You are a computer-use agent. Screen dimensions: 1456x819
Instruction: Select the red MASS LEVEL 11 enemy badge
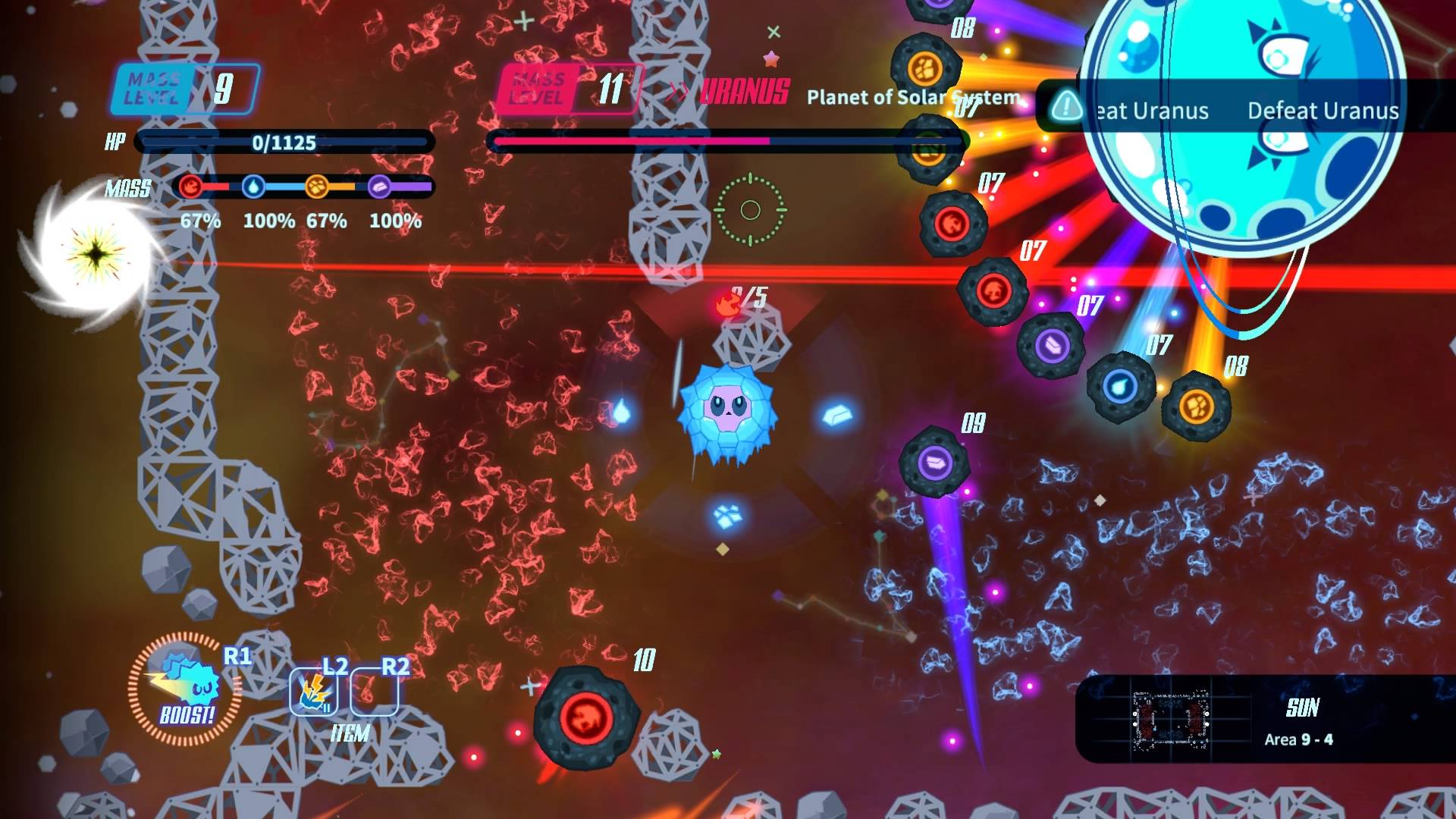[x=567, y=87]
